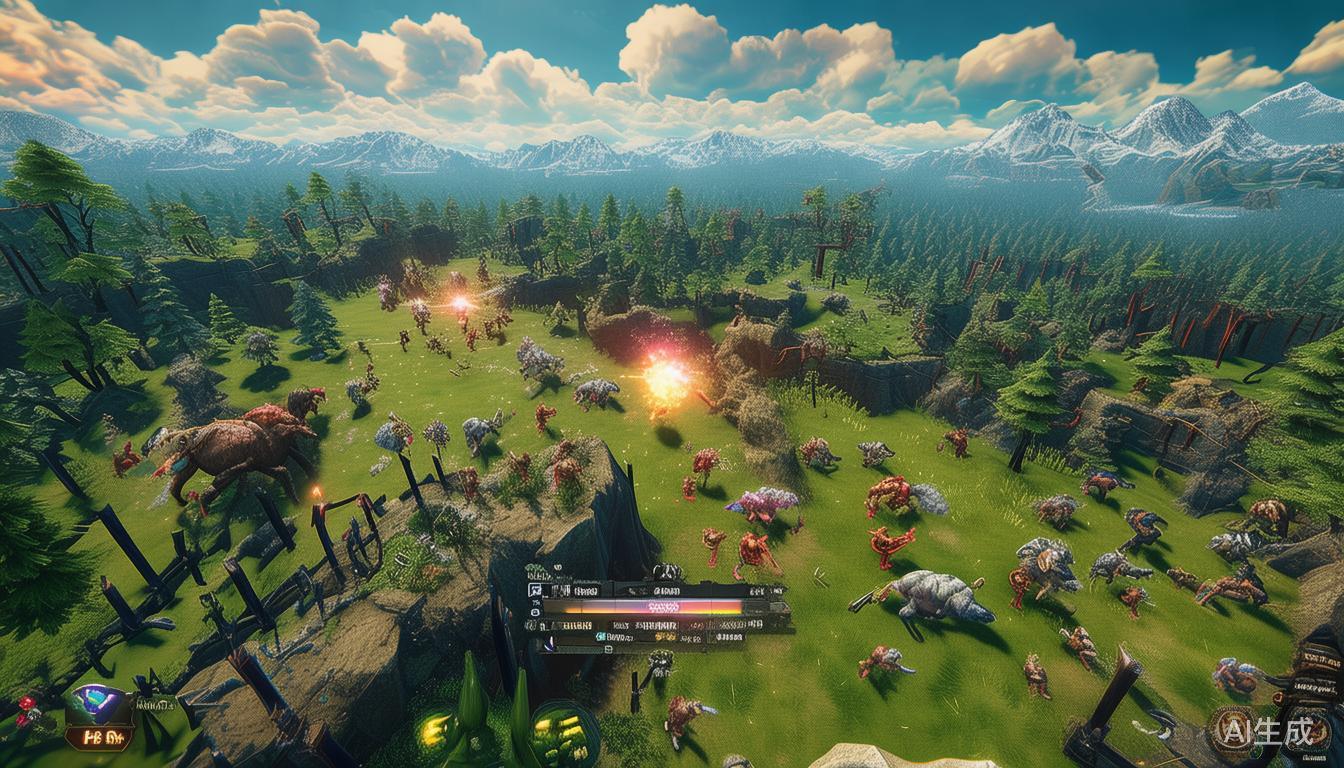Activate the green orb with yellow stripes
The height and width of the screenshot is (768, 1344).
pyautogui.click(x=563, y=736)
